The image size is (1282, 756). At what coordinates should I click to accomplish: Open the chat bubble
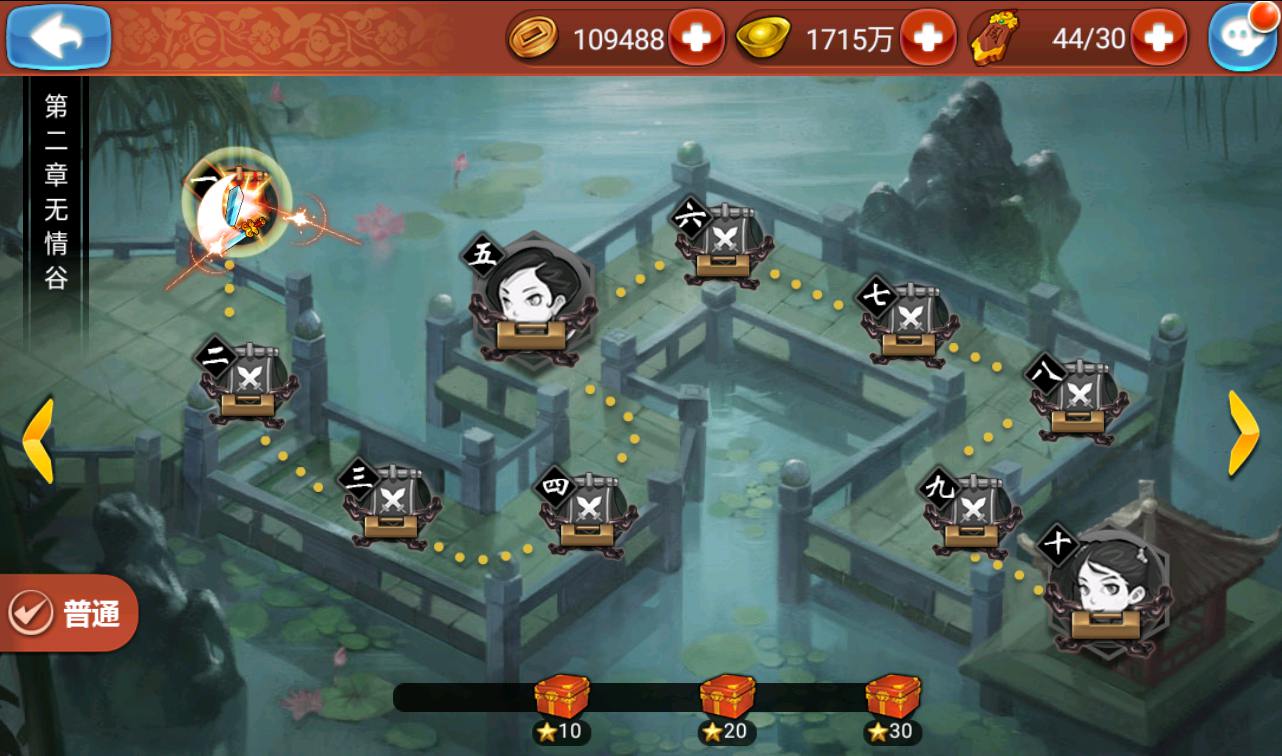click(x=1243, y=38)
